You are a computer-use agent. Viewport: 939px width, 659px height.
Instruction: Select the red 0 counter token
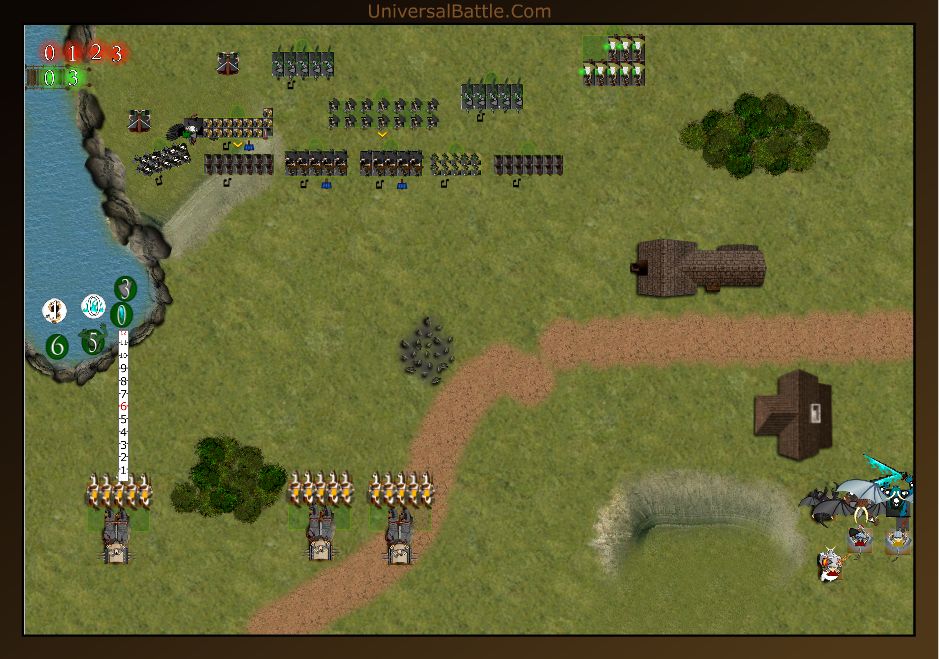[50, 53]
